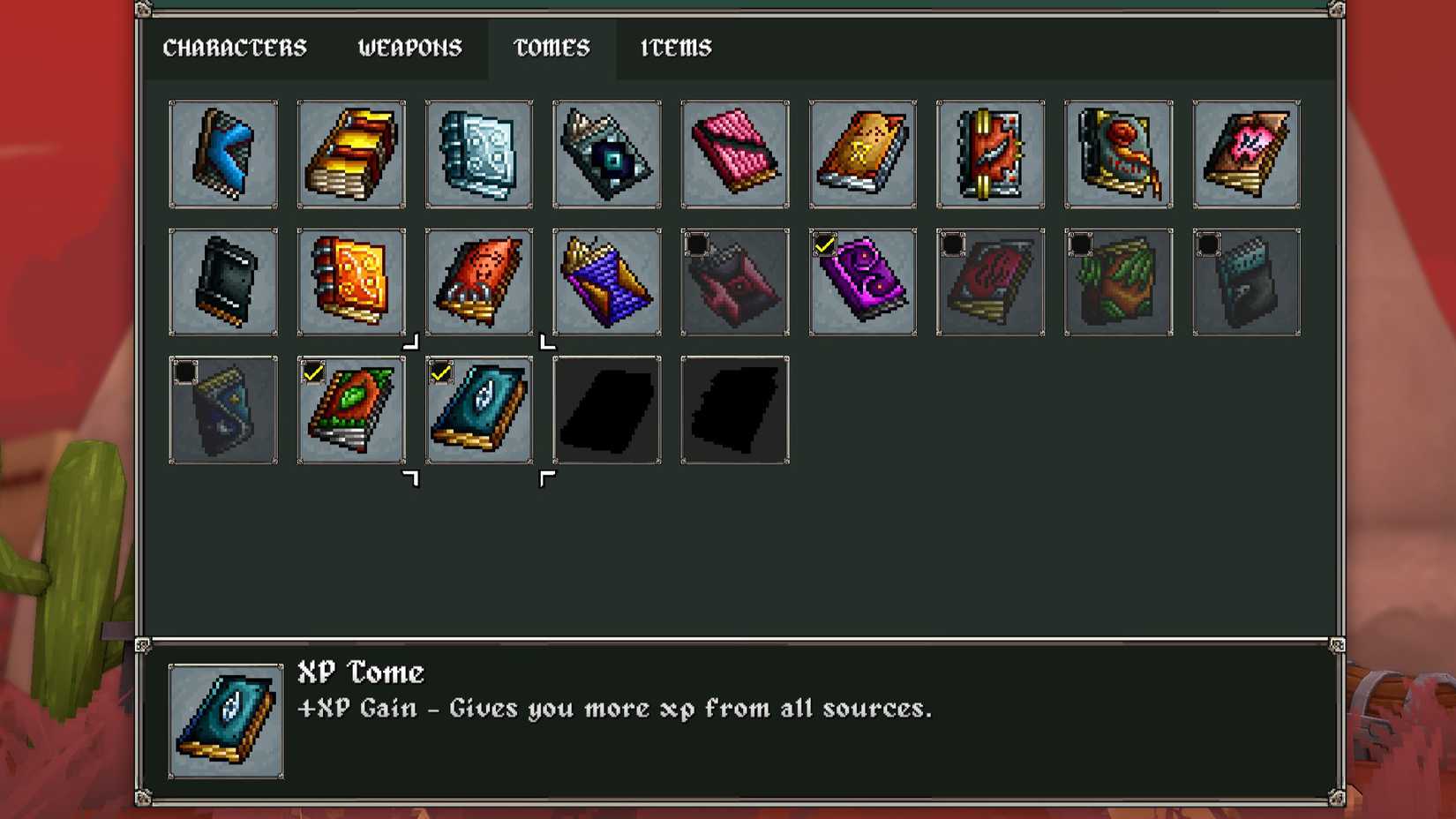1456x819 pixels.
Task: Select the pink ribbed tome
Action: (x=734, y=154)
